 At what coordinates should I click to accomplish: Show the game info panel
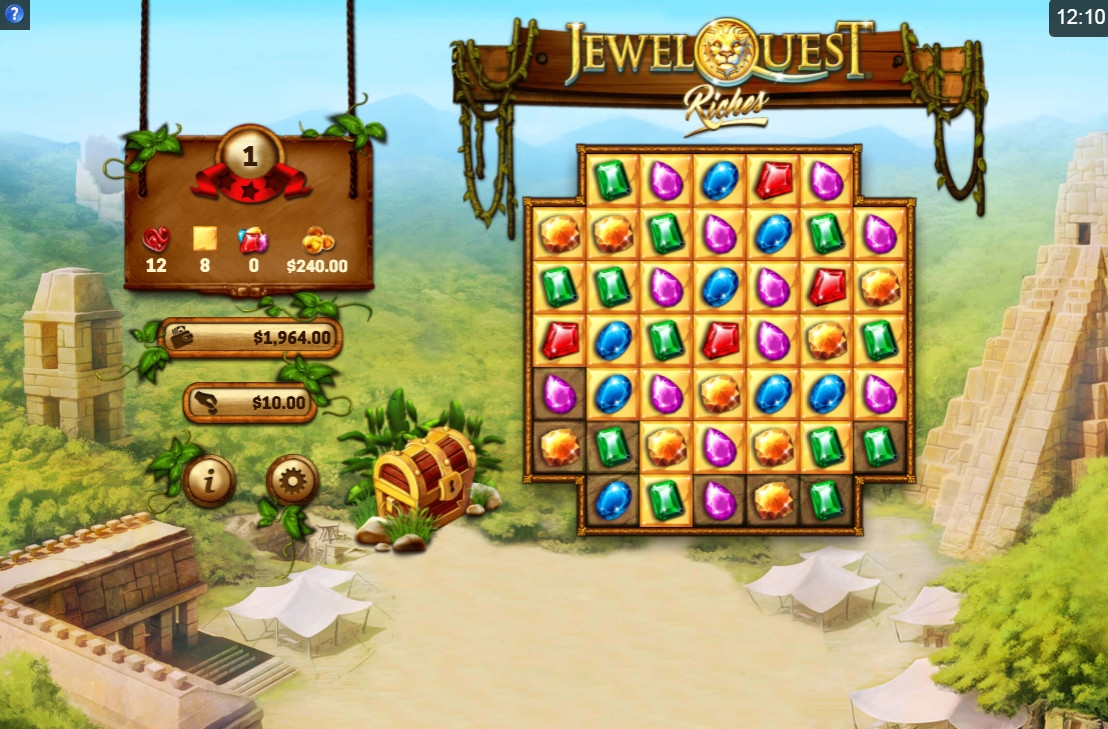[209, 482]
